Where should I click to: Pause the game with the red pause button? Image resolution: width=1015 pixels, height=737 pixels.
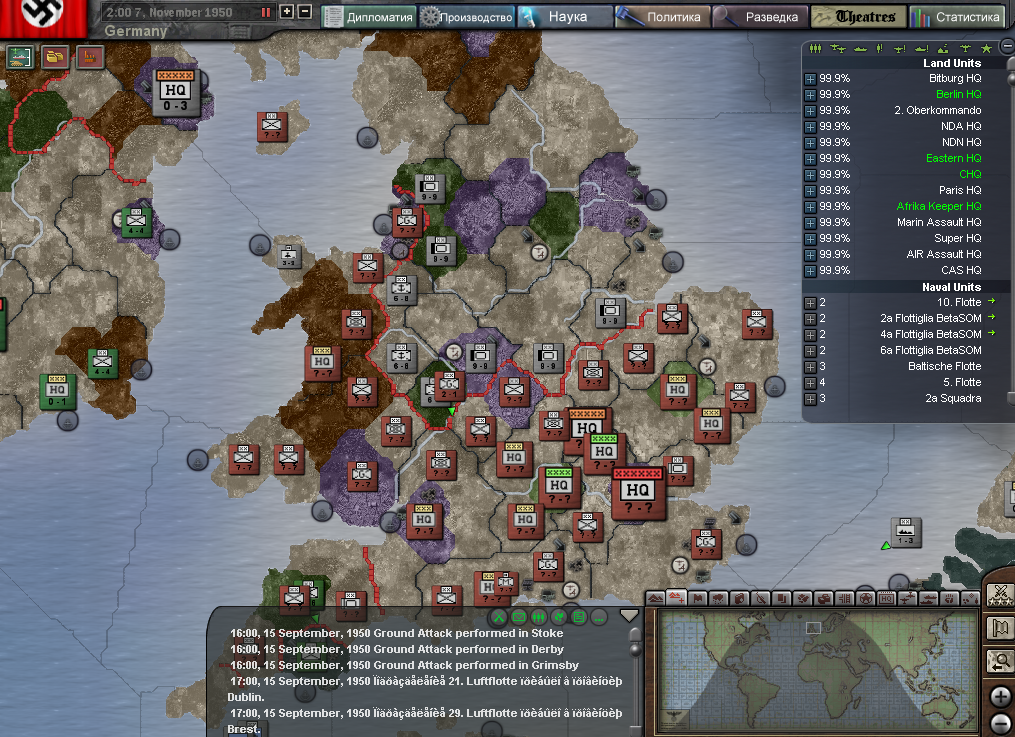[266, 13]
